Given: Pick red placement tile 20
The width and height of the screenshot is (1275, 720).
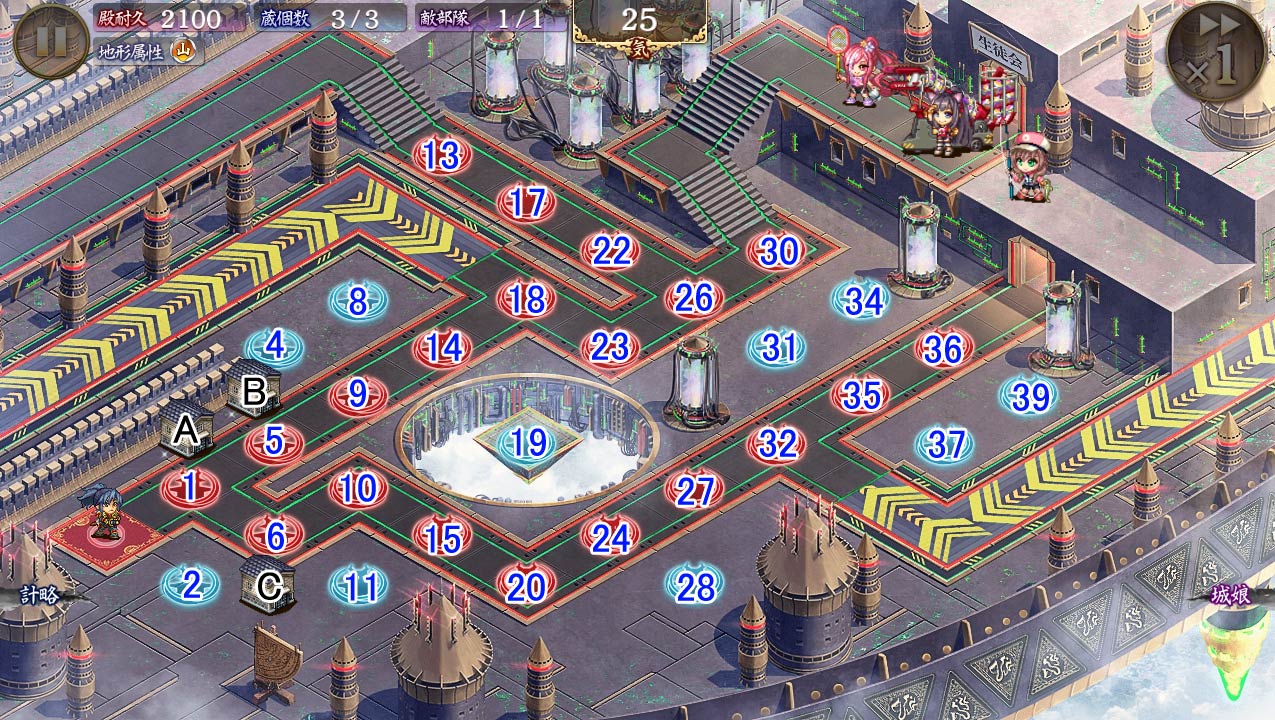Looking at the screenshot, I should pyautogui.click(x=526, y=587).
